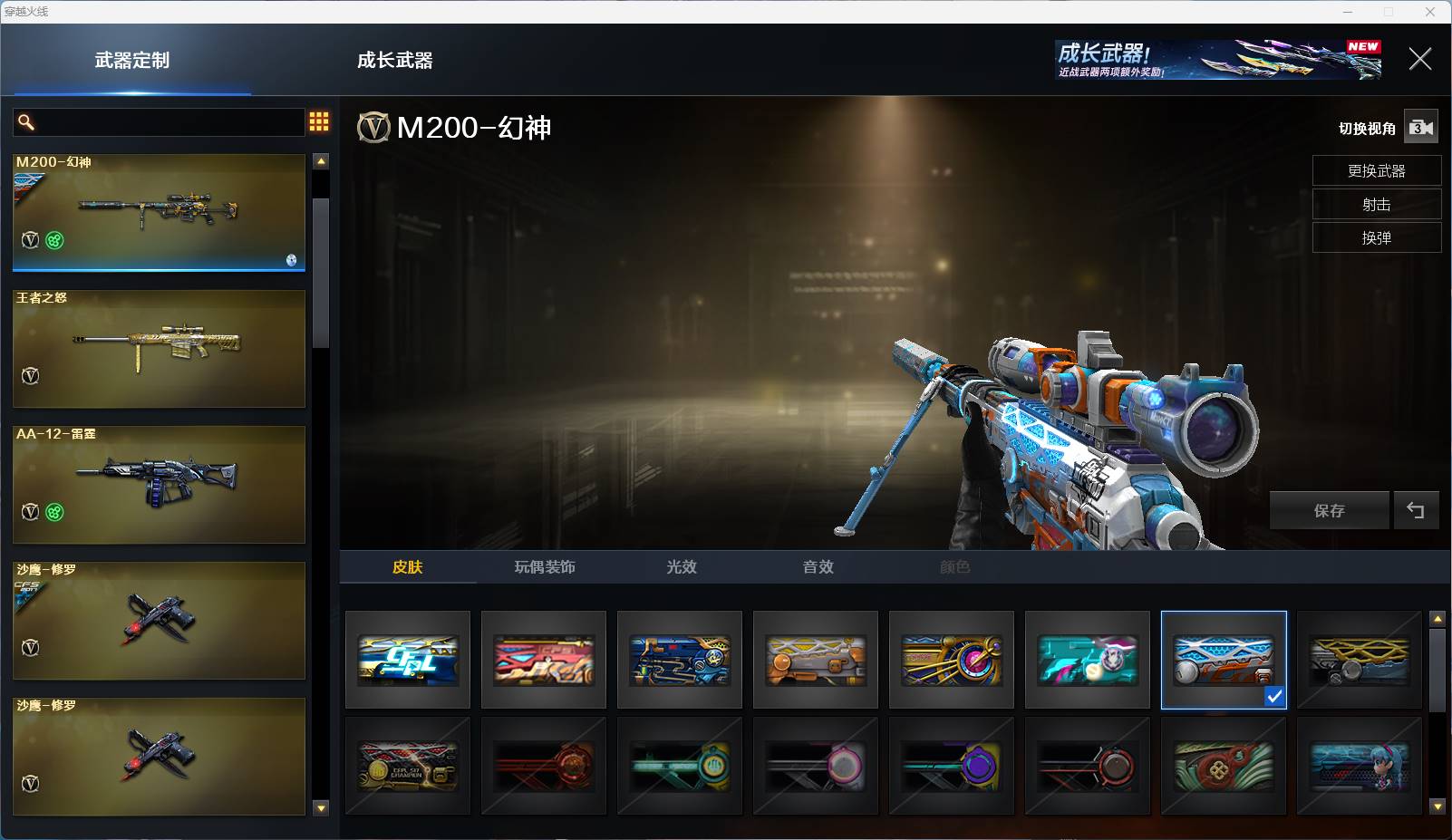This screenshot has height=840, width=1452.
Task: Click the weapon search field
Action: (168, 122)
